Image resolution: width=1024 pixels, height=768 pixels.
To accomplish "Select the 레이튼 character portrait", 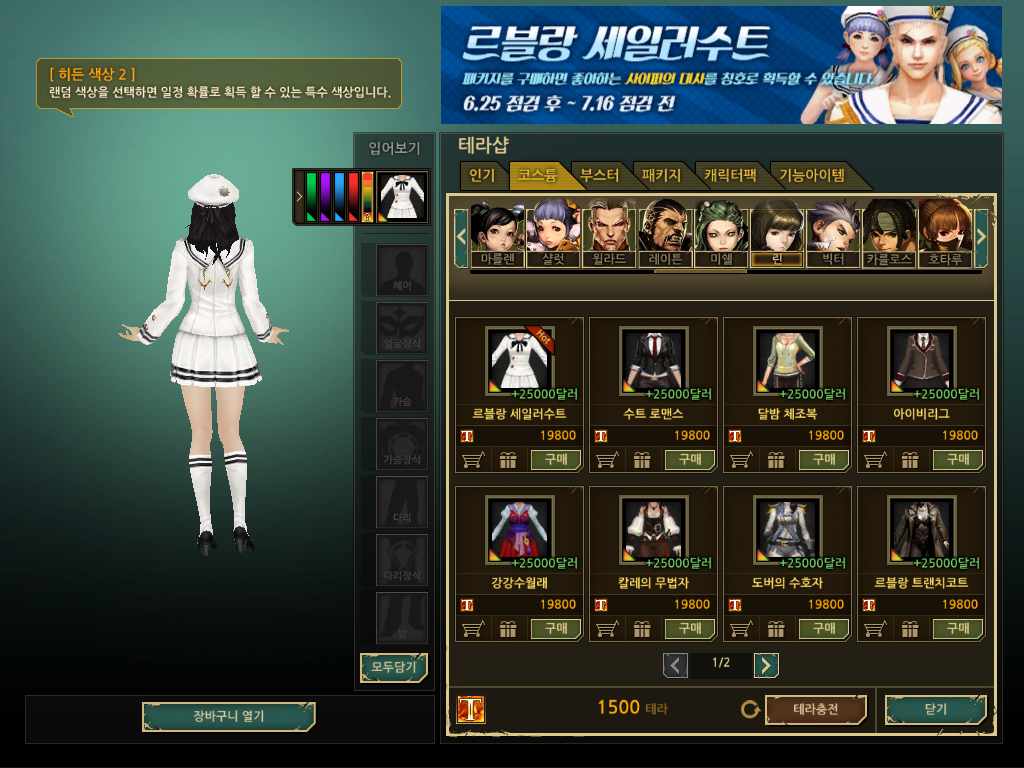I will 665,234.
